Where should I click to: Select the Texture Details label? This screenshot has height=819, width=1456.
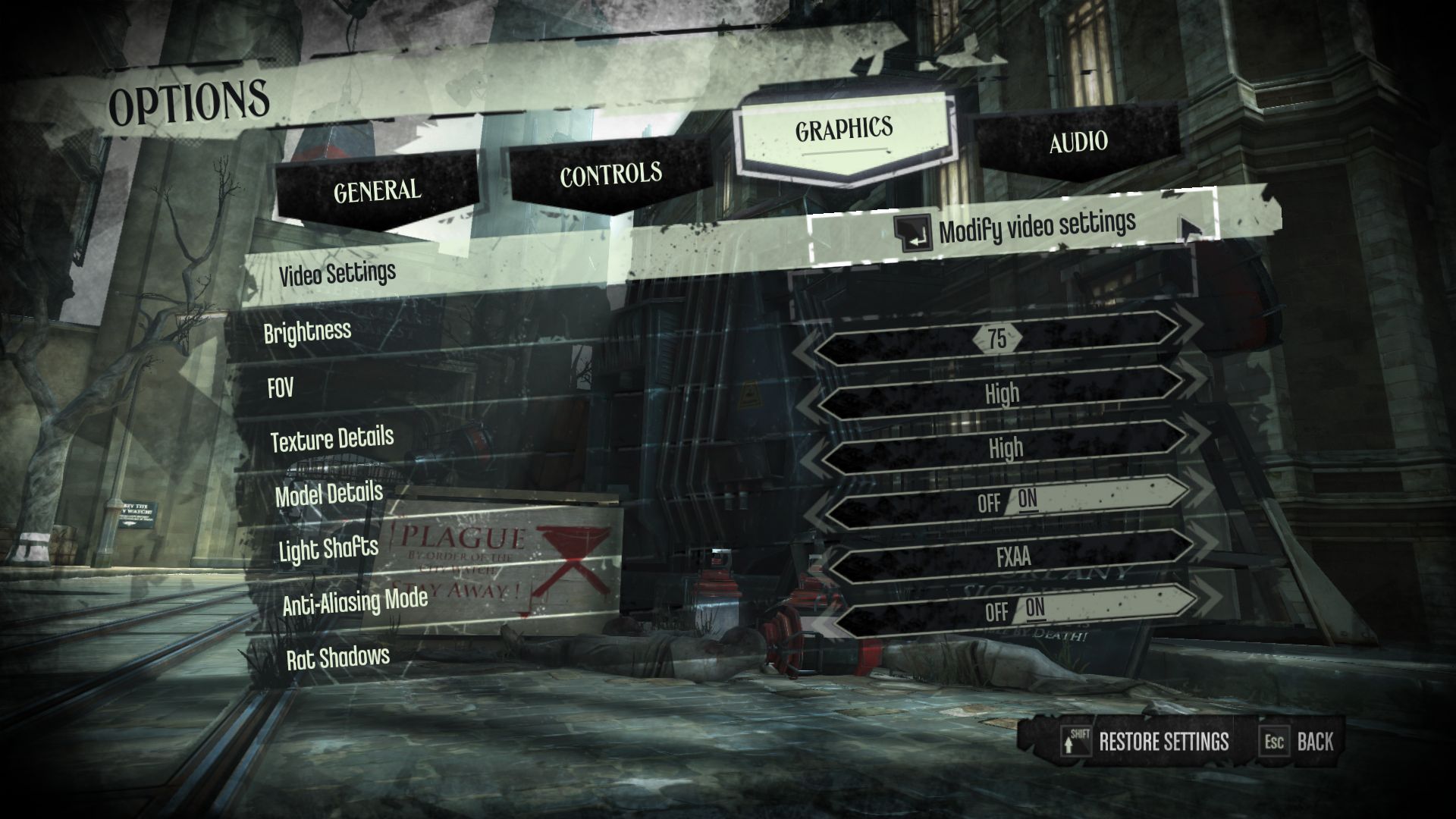332,439
